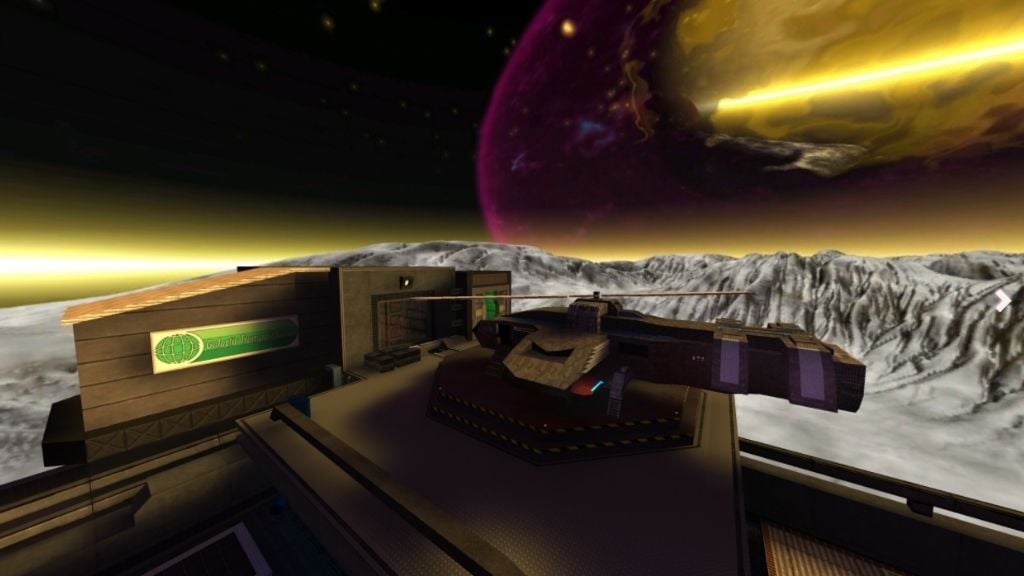Go to the next screenshot with right arrow
The height and width of the screenshot is (576, 1024).
[x=1003, y=301]
